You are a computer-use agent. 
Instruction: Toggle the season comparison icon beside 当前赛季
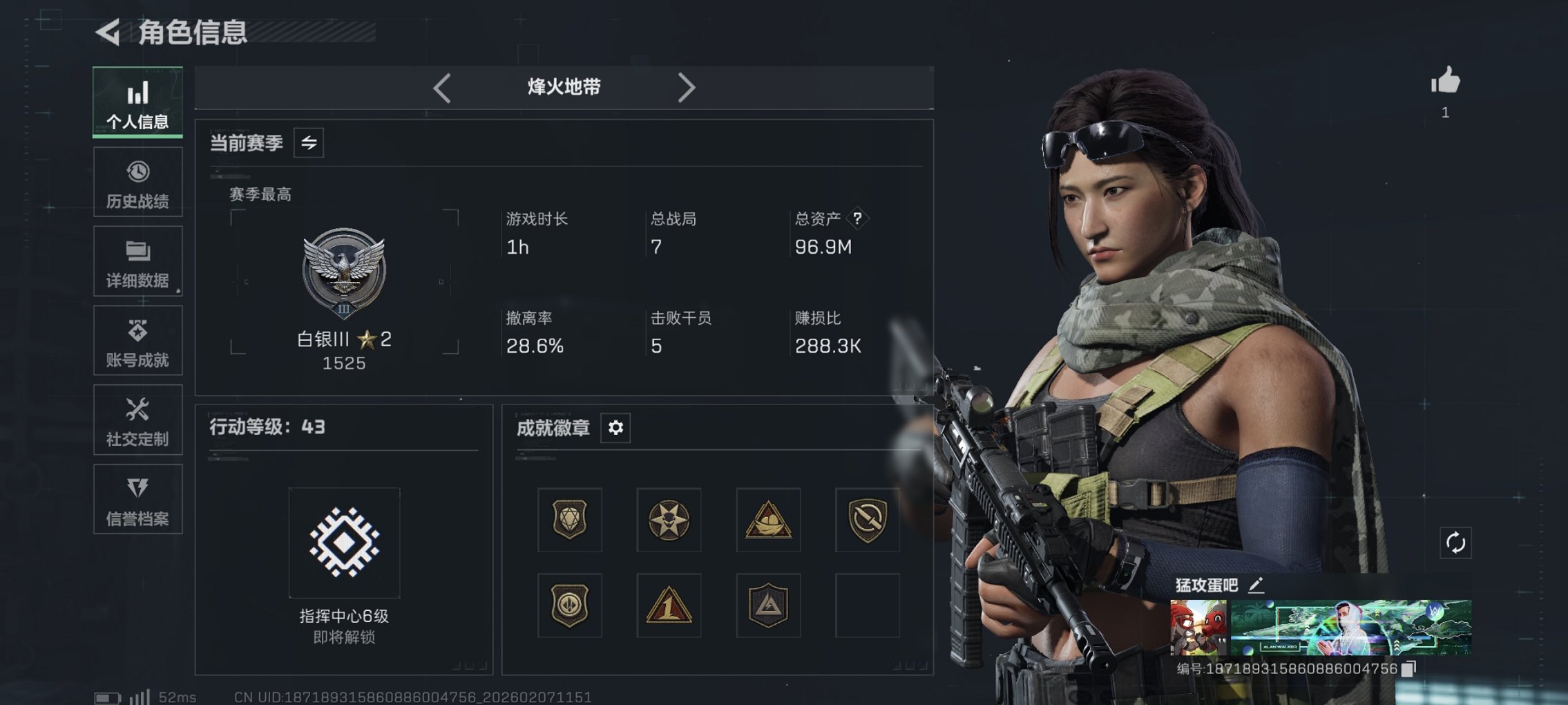[309, 144]
